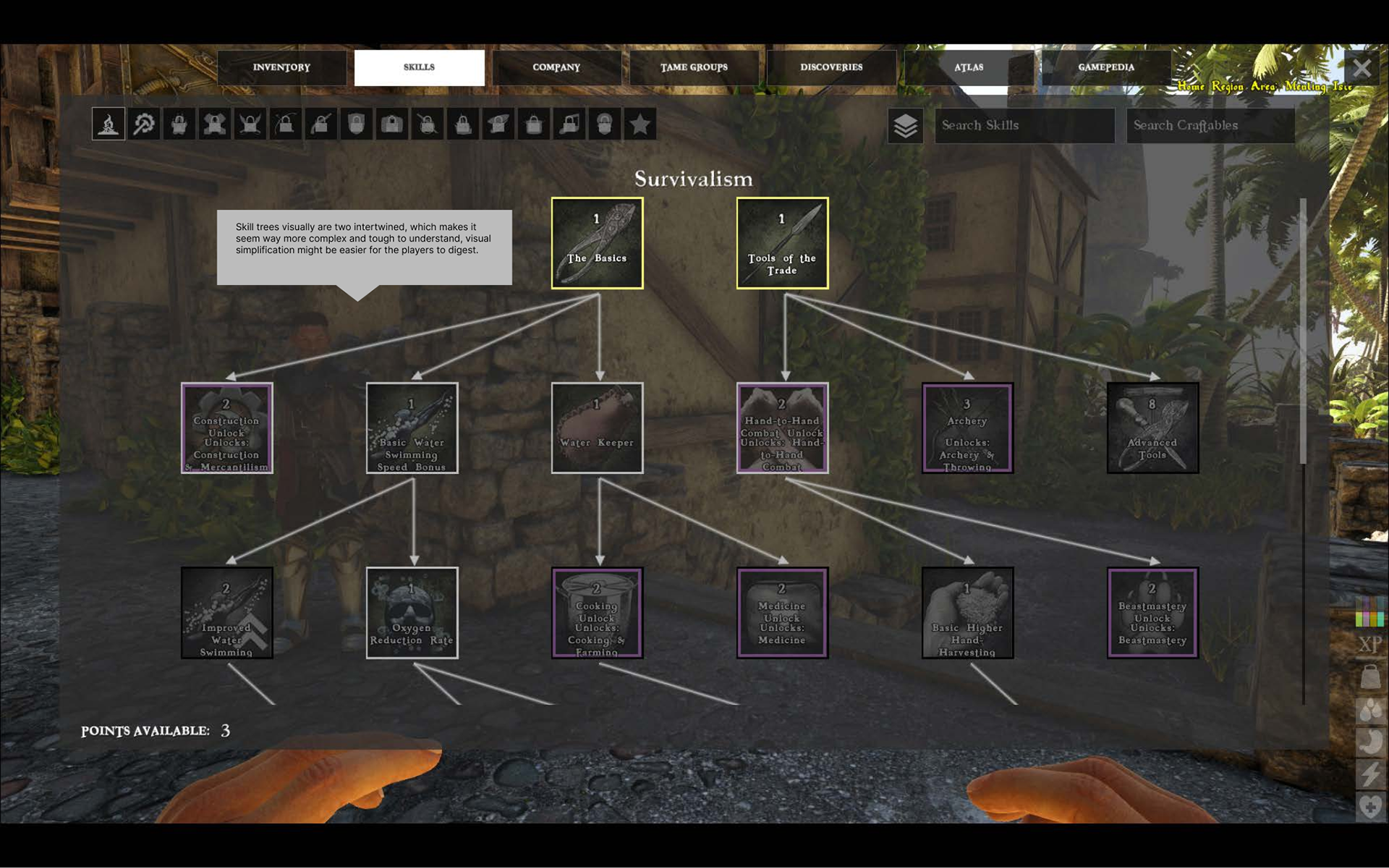The image size is (1389, 868).
Task: Switch to the Inventory tab
Action: coord(281,67)
